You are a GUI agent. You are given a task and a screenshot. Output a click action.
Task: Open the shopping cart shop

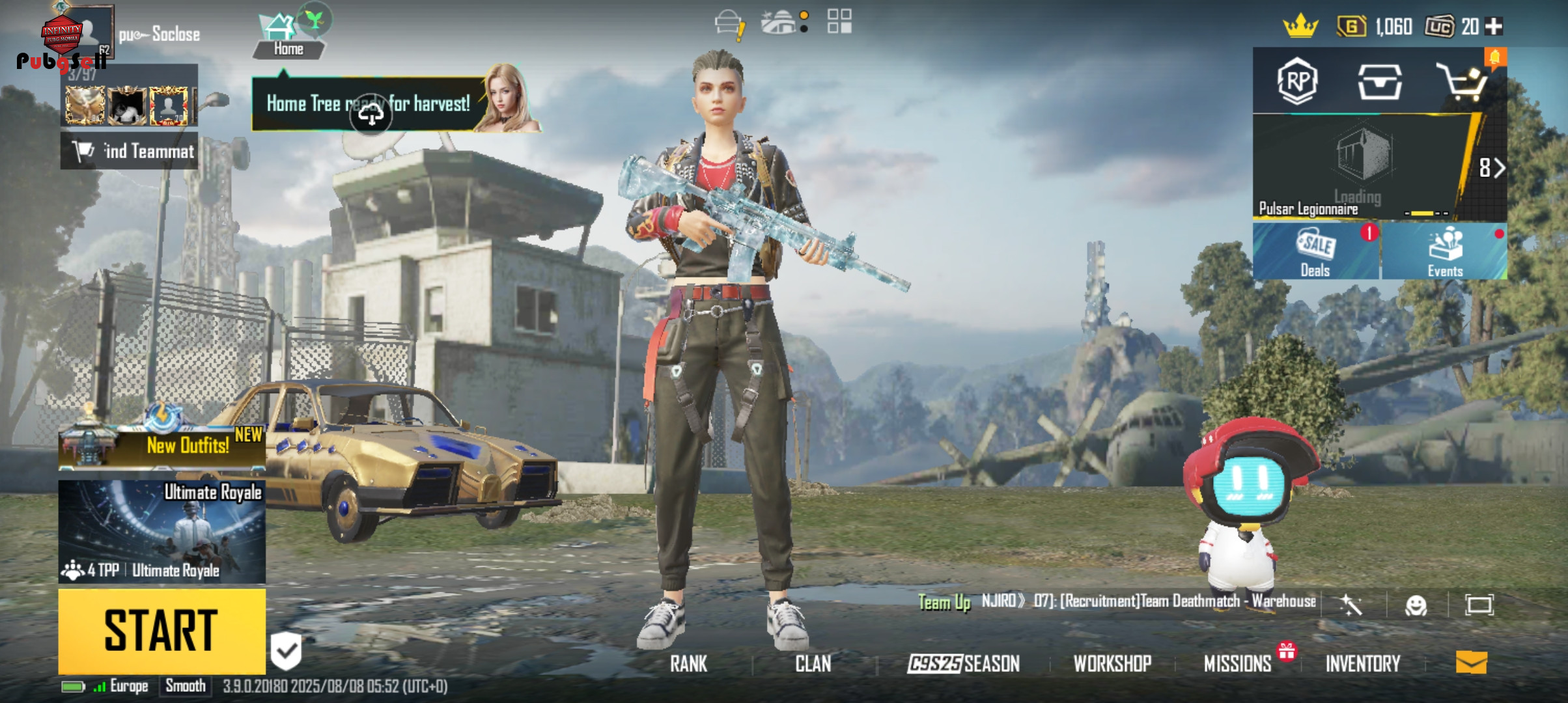(1463, 83)
